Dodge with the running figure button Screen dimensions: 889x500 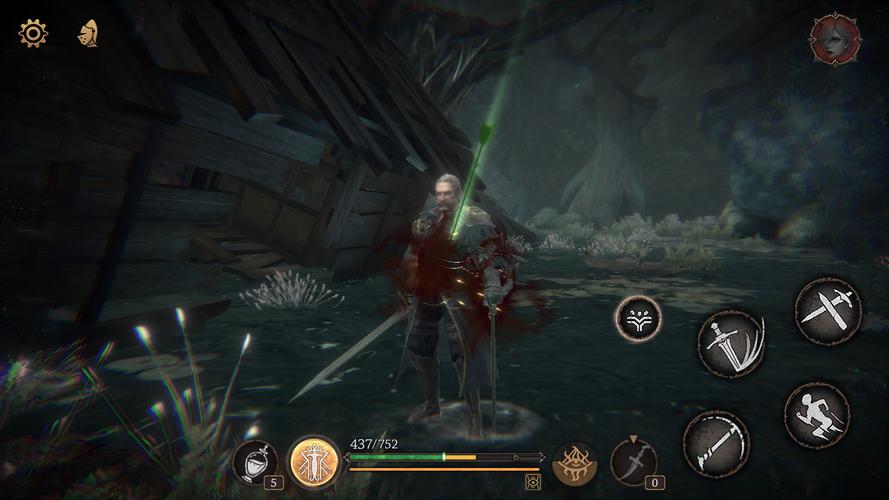point(816,414)
